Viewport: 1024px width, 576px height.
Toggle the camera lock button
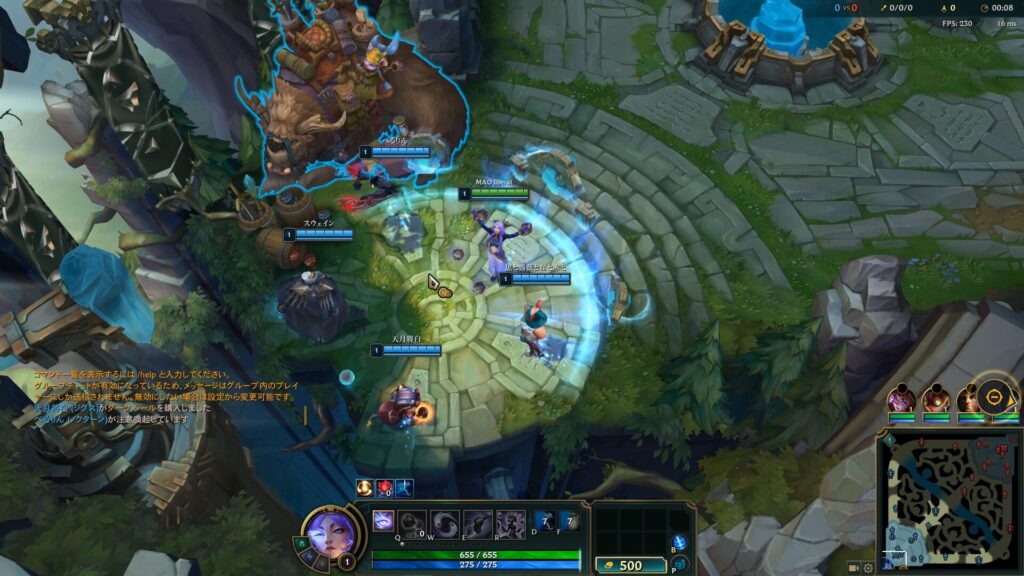pyautogui.click(x=853, y=567)
